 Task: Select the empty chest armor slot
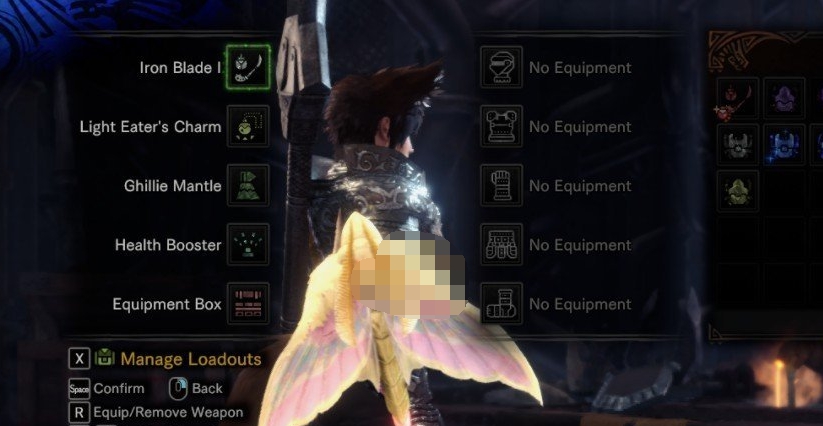click(501, 127)
